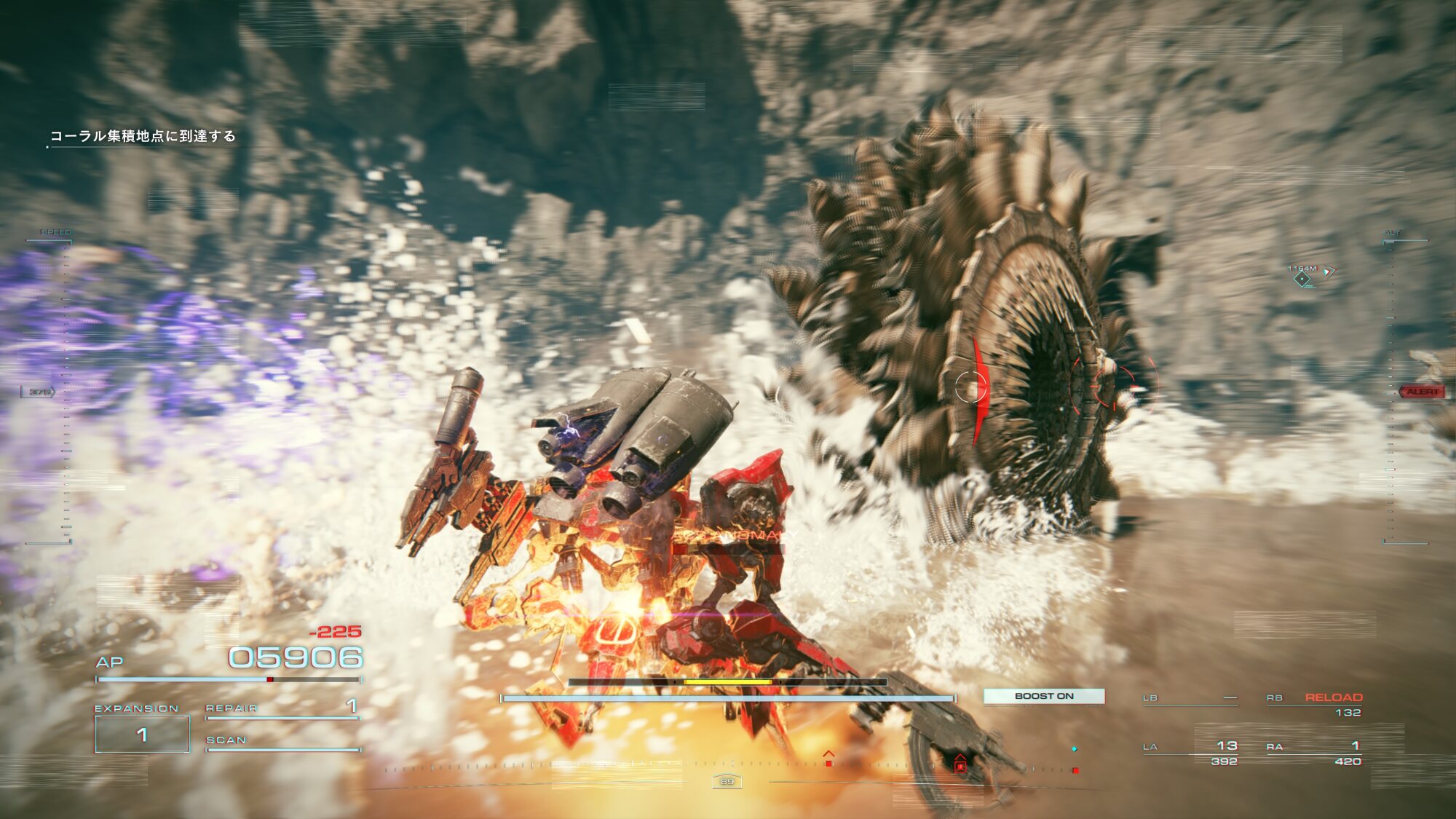1456x819 pixels.
Task: Click the red ALERT warning tag
Action: pos(1422,392)
